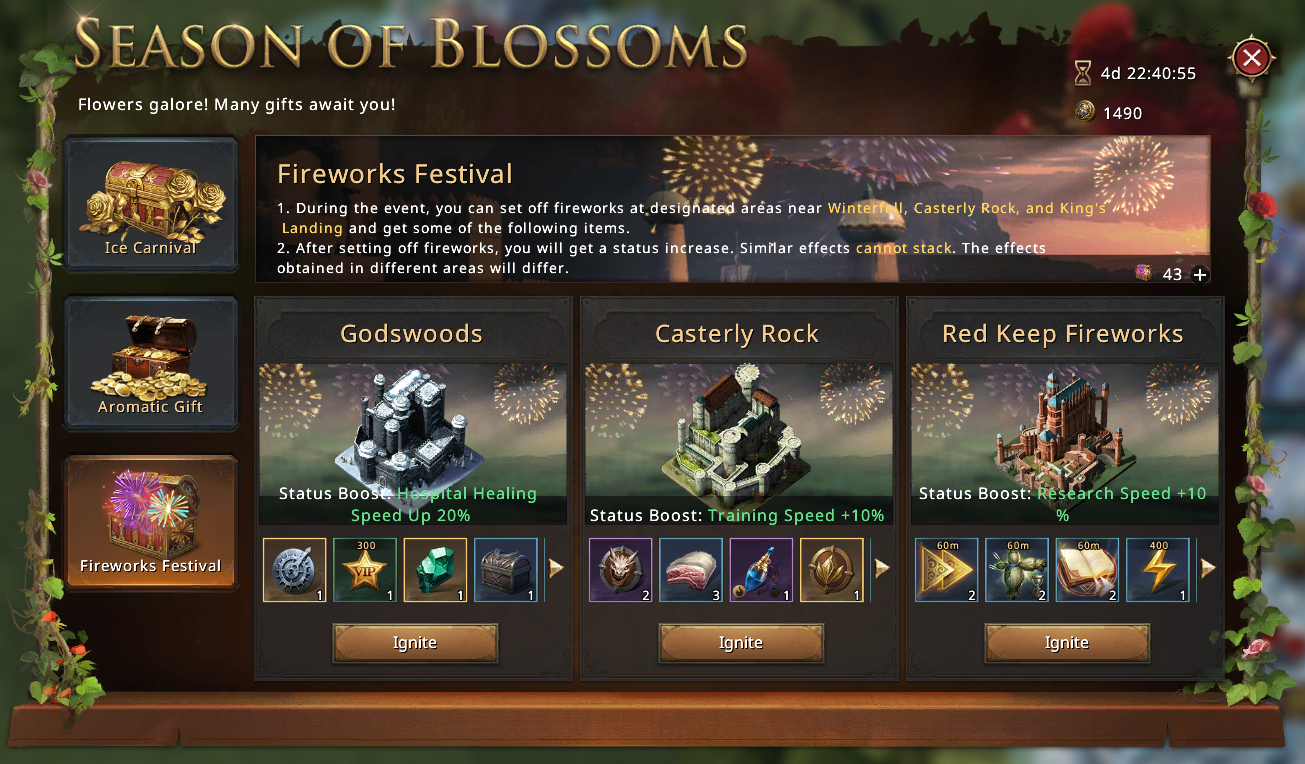The width and height of the screenshot is (1305, 764).
Task: Inspect the 60m double-arrow speedup reward
Action: 947,570
